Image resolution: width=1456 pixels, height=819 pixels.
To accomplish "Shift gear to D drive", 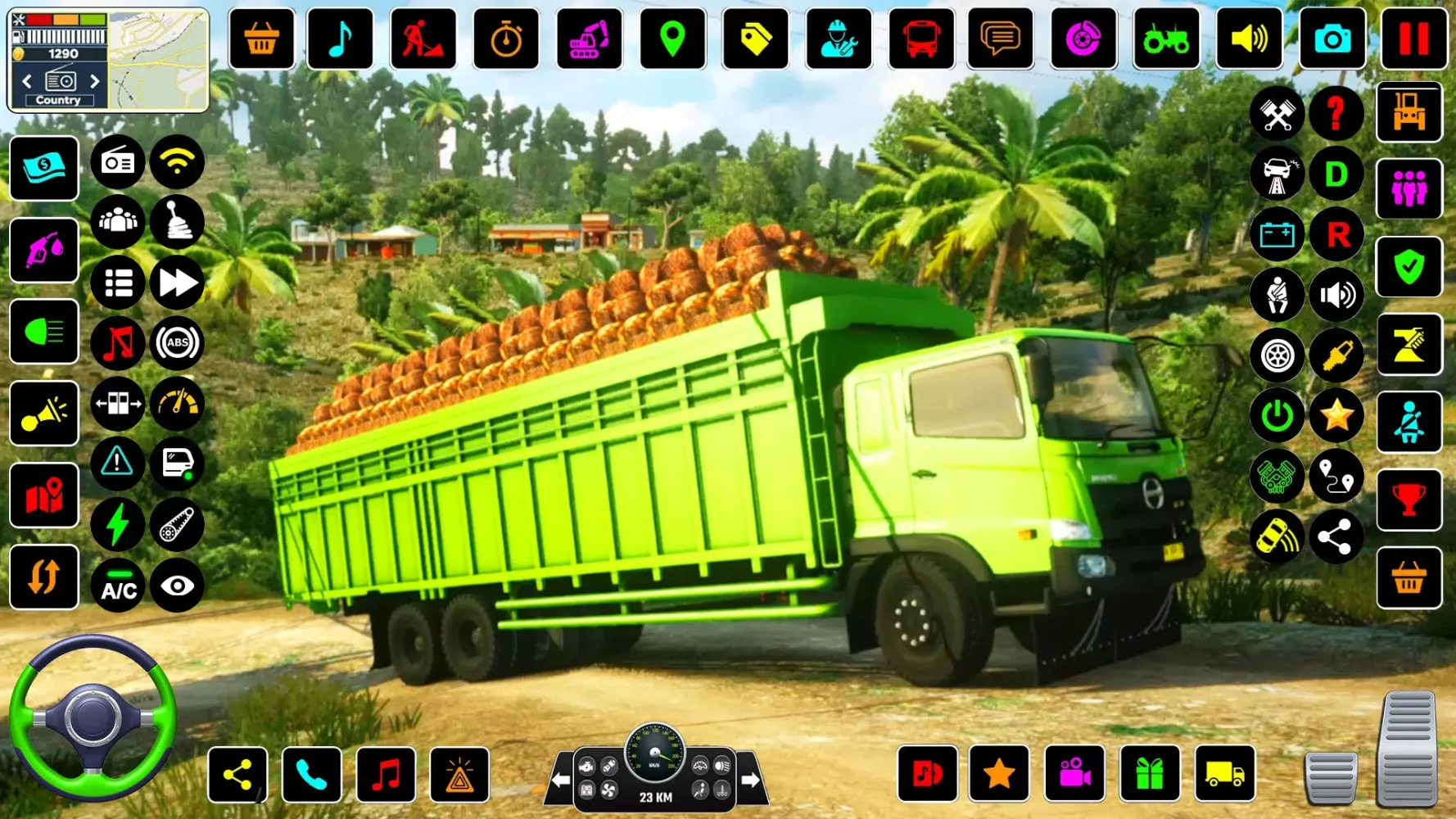I will [x=1336, y=174].
